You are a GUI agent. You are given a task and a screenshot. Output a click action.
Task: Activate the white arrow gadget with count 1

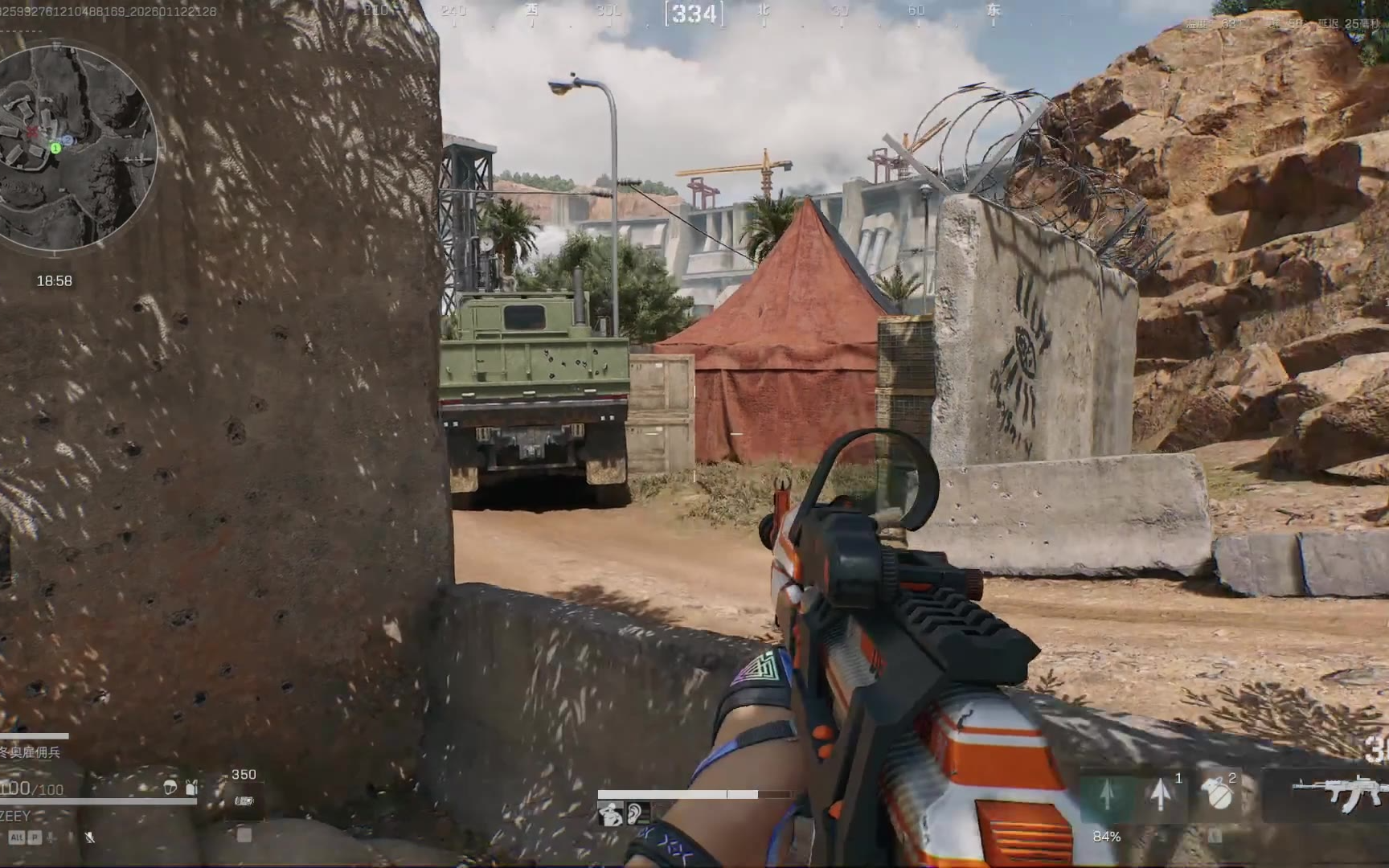(1160, 795)
